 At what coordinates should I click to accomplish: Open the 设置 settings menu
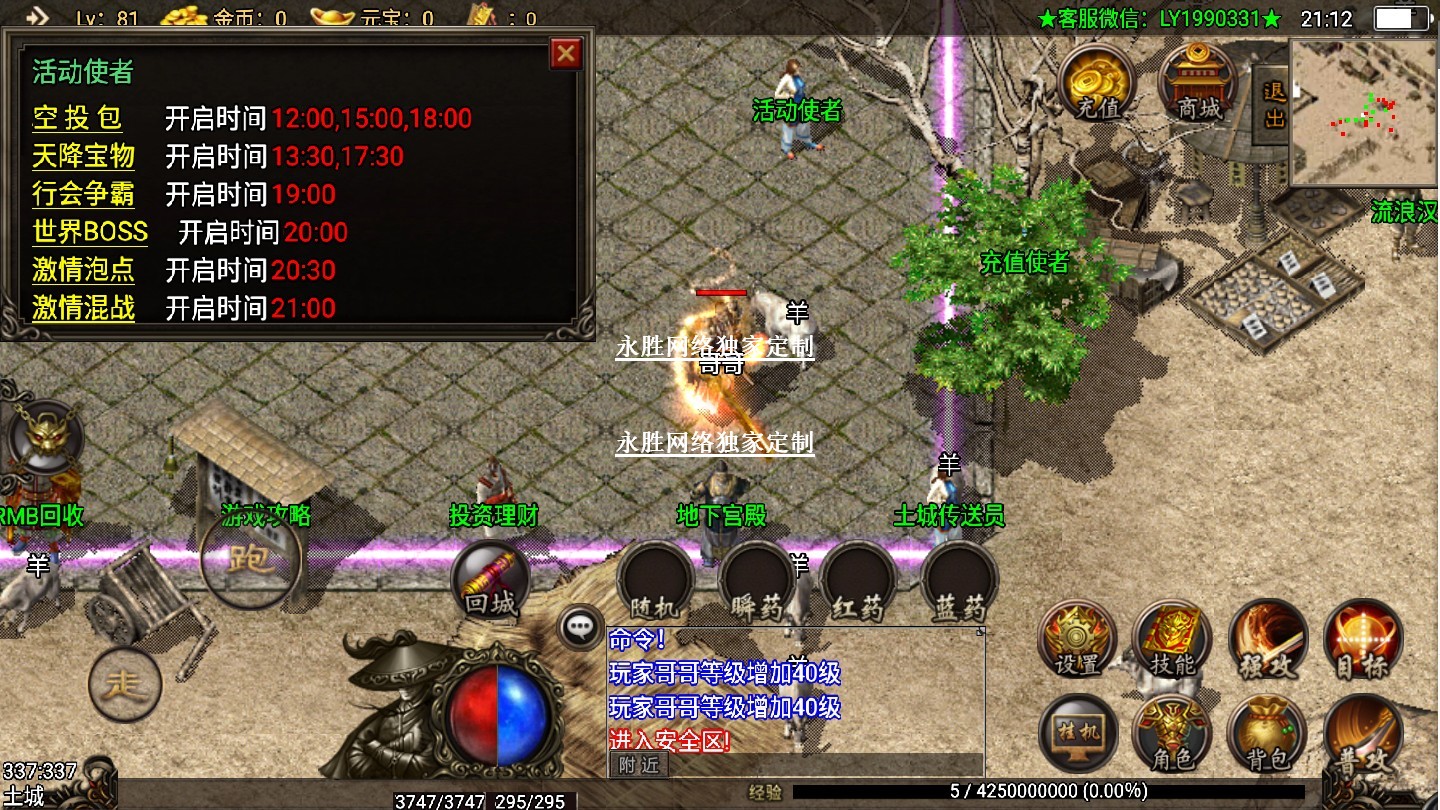1077,640
